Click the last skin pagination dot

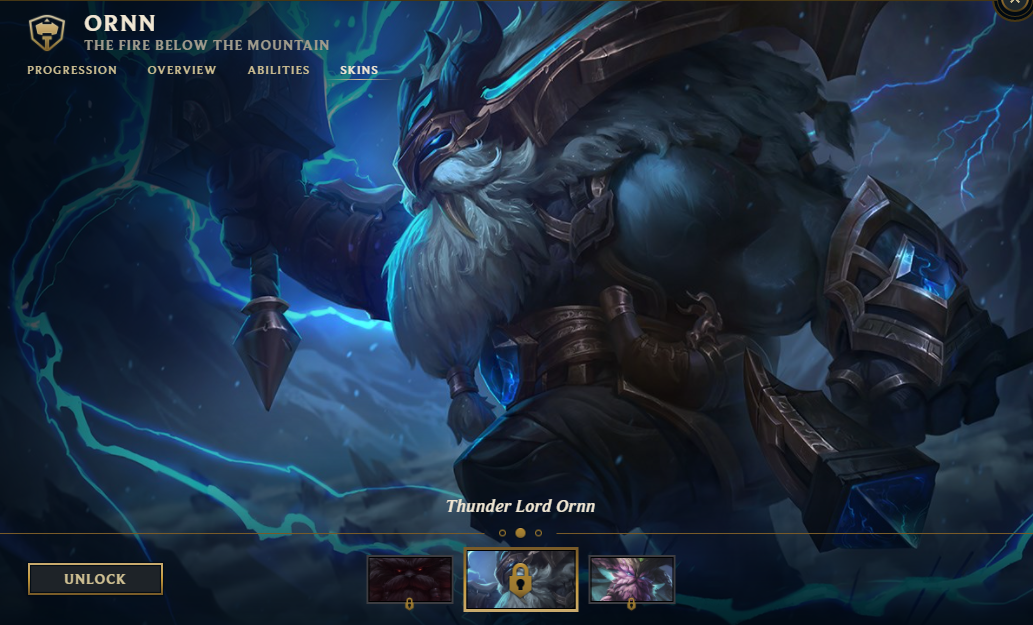(539, 533)
